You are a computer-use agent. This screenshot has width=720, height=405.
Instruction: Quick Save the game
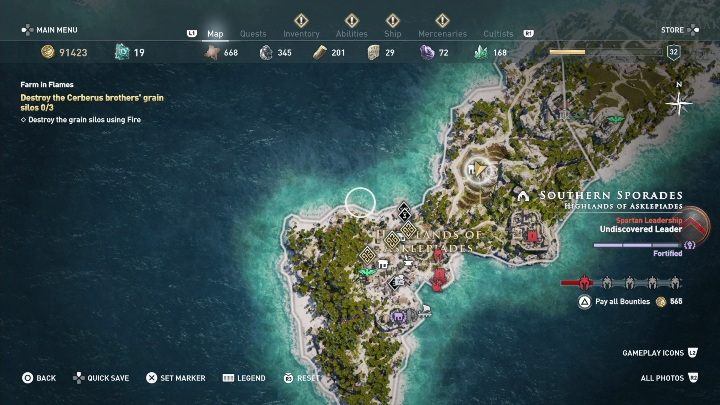click(101, 378)
